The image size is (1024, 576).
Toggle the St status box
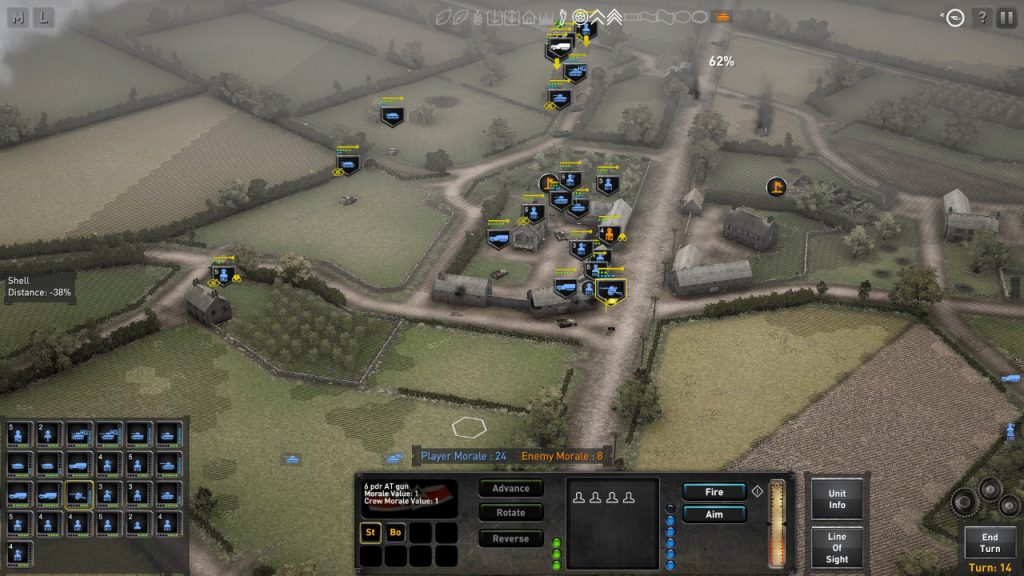pos(370,532)
